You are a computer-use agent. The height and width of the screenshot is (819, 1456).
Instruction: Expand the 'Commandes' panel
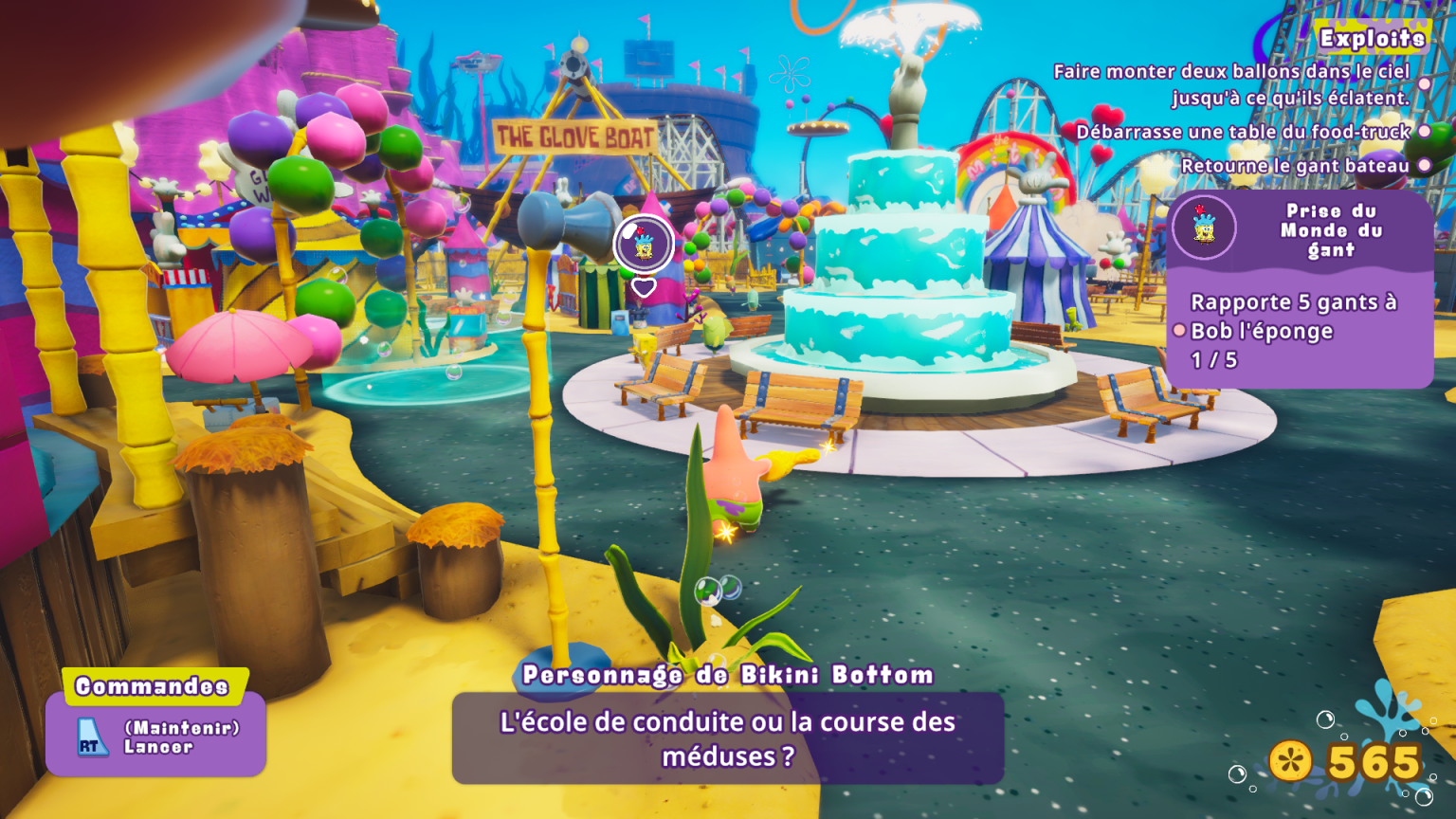[x=154, y=684]
